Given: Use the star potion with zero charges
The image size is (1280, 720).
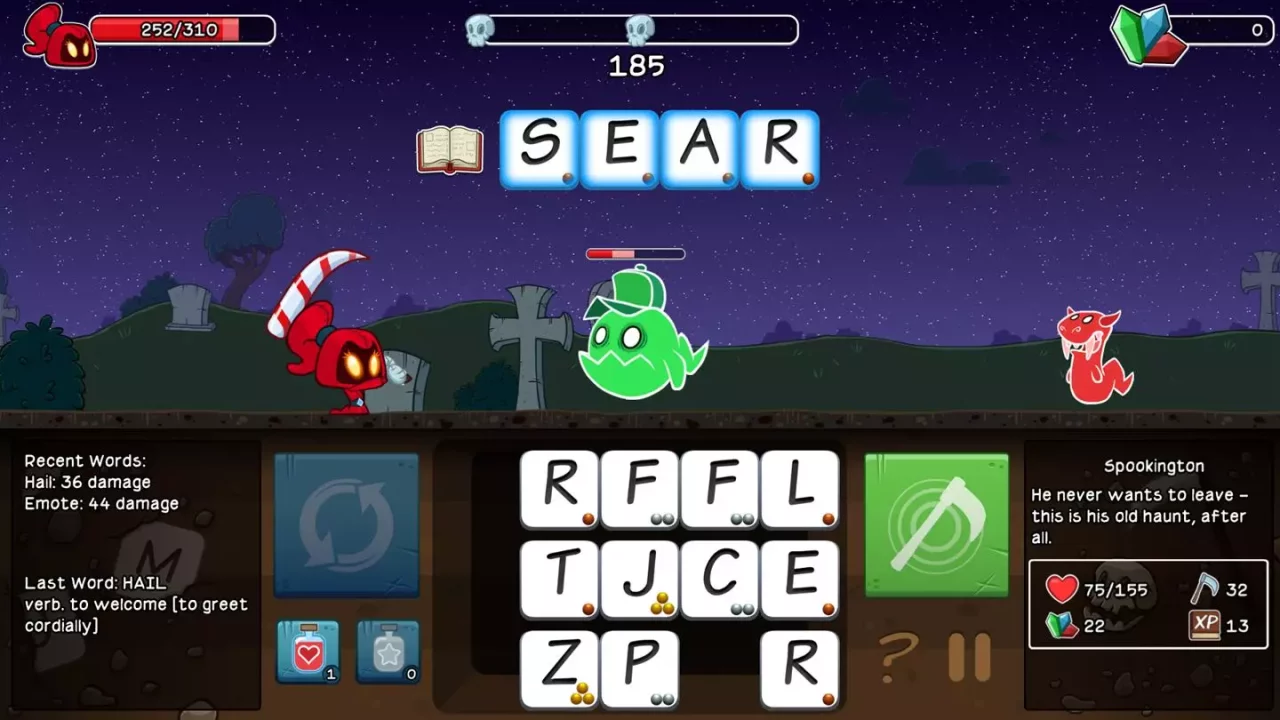Looking at the screenshot, I should [387, 650].
